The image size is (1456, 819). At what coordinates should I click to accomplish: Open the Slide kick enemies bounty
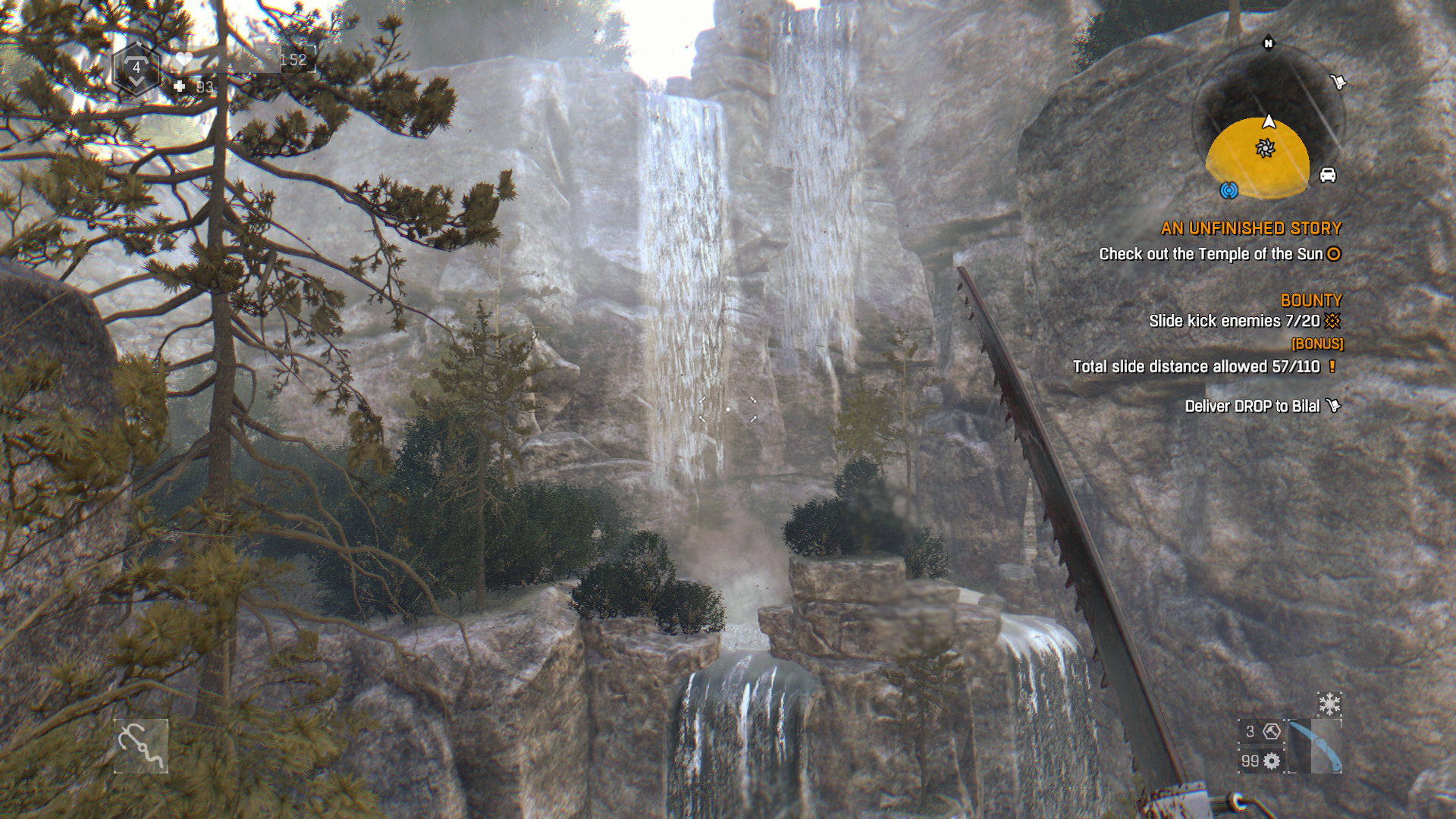coord(1234,321)
